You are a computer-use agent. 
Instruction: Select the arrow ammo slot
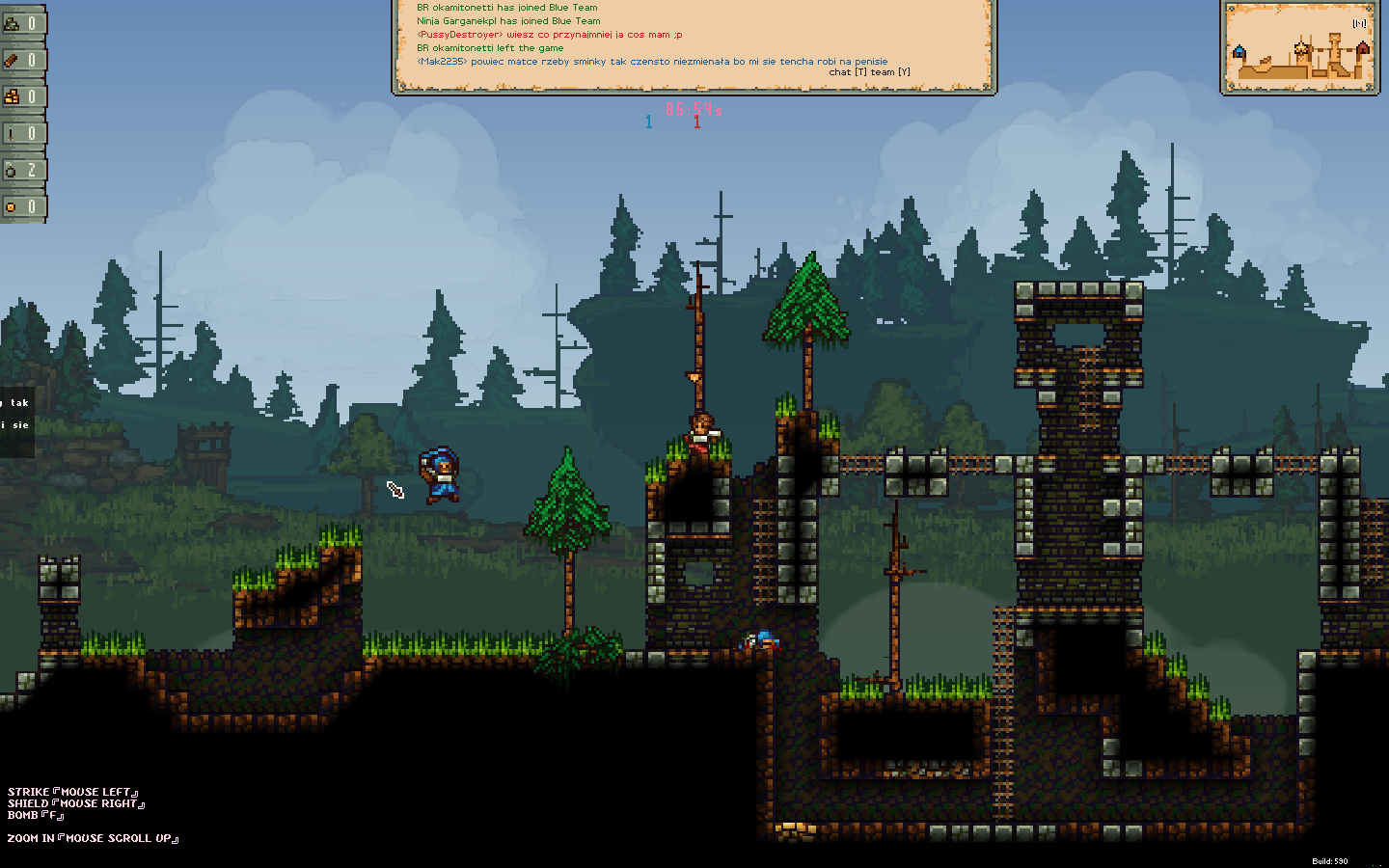[x=22, y=133]
